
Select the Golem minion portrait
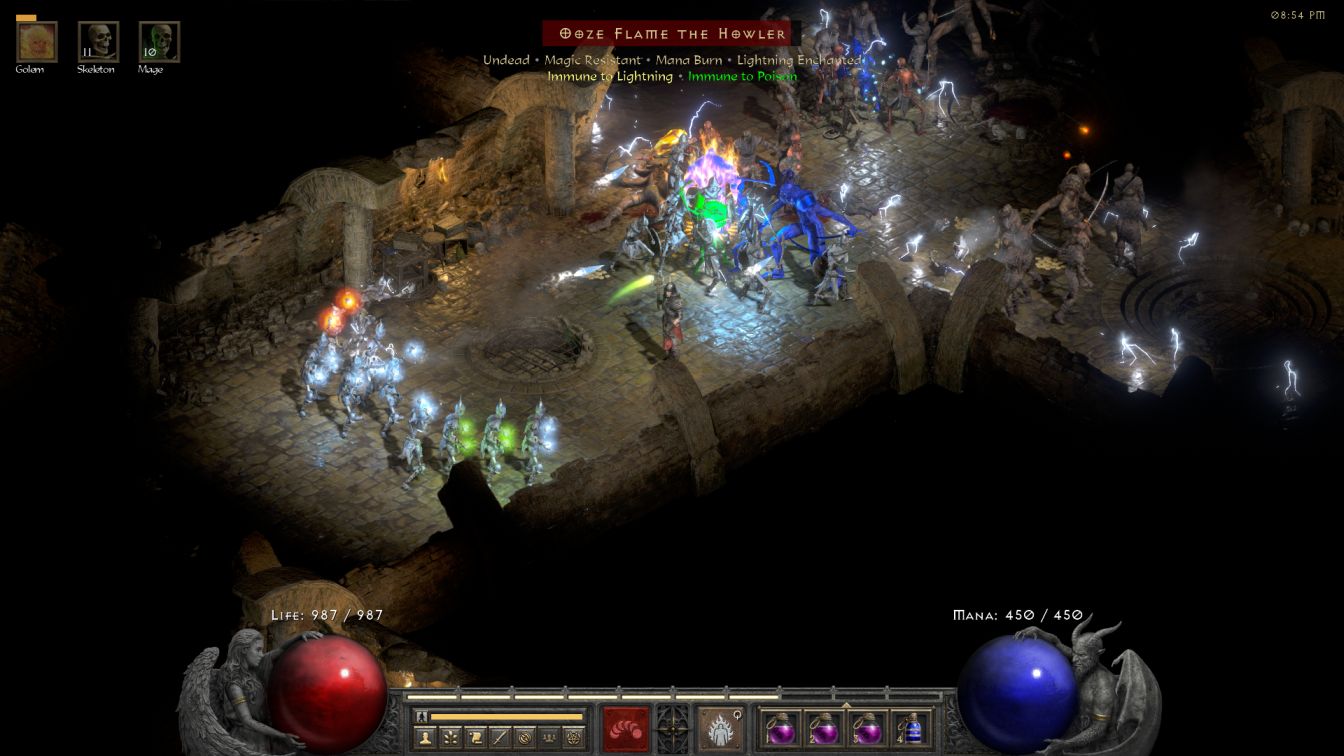37,41
